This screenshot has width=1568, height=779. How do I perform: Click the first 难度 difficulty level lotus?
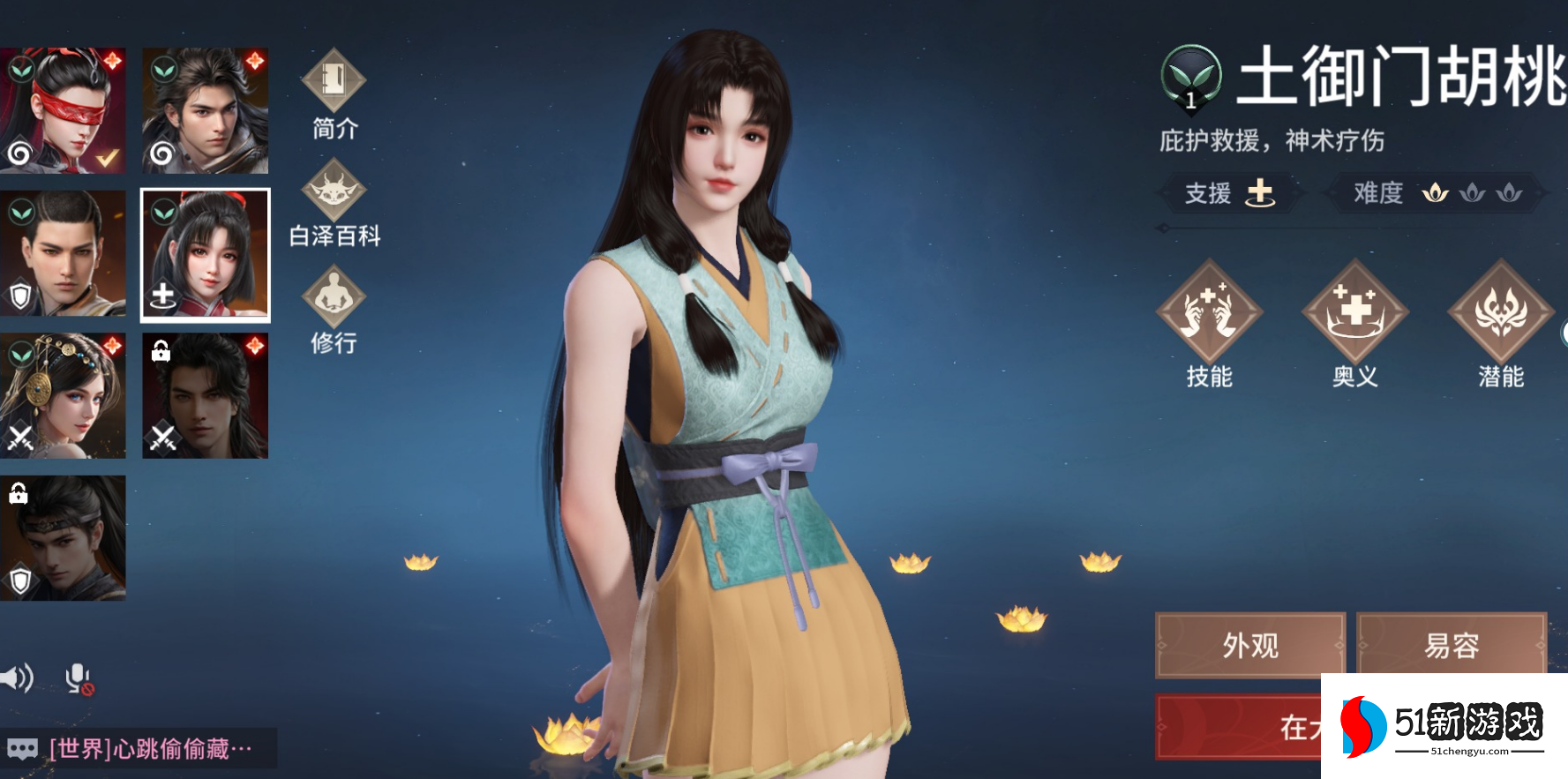[x=1437, y=193]
